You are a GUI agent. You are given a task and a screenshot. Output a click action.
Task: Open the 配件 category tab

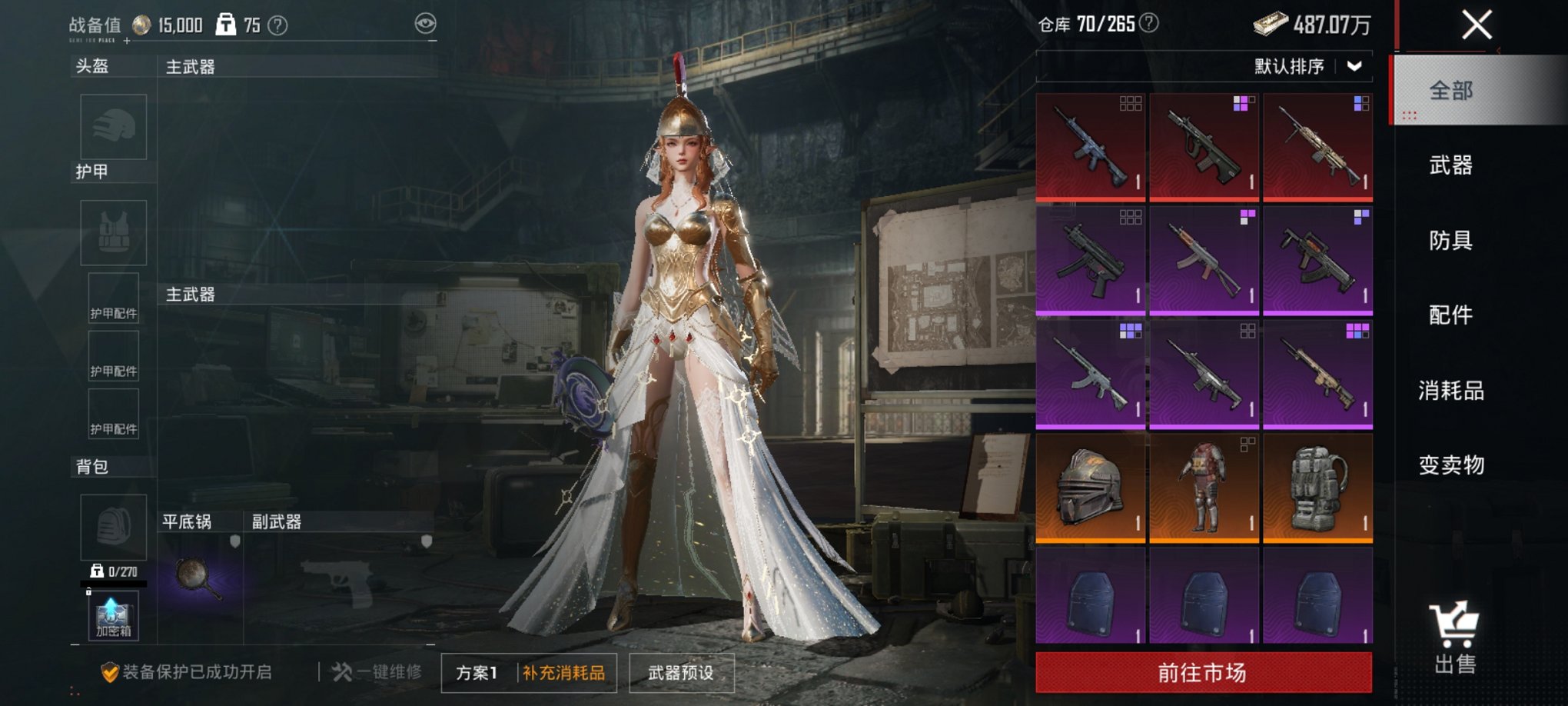[x=1450, y=315]
